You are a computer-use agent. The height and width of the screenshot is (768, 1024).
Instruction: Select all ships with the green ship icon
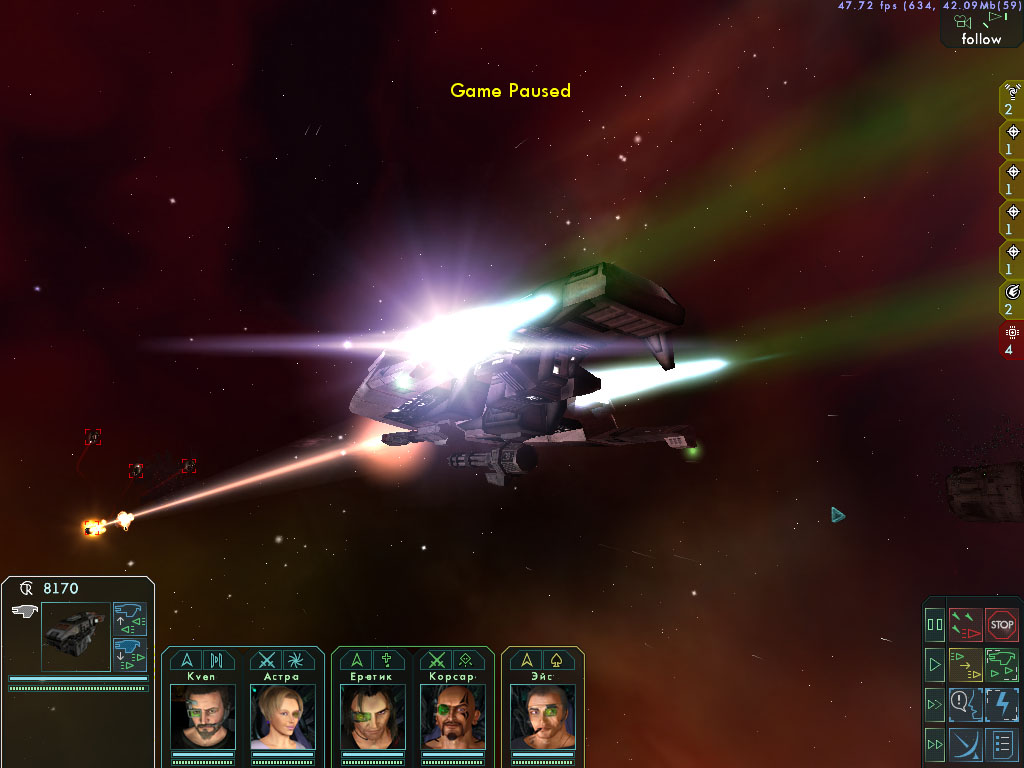[1002, 664]
